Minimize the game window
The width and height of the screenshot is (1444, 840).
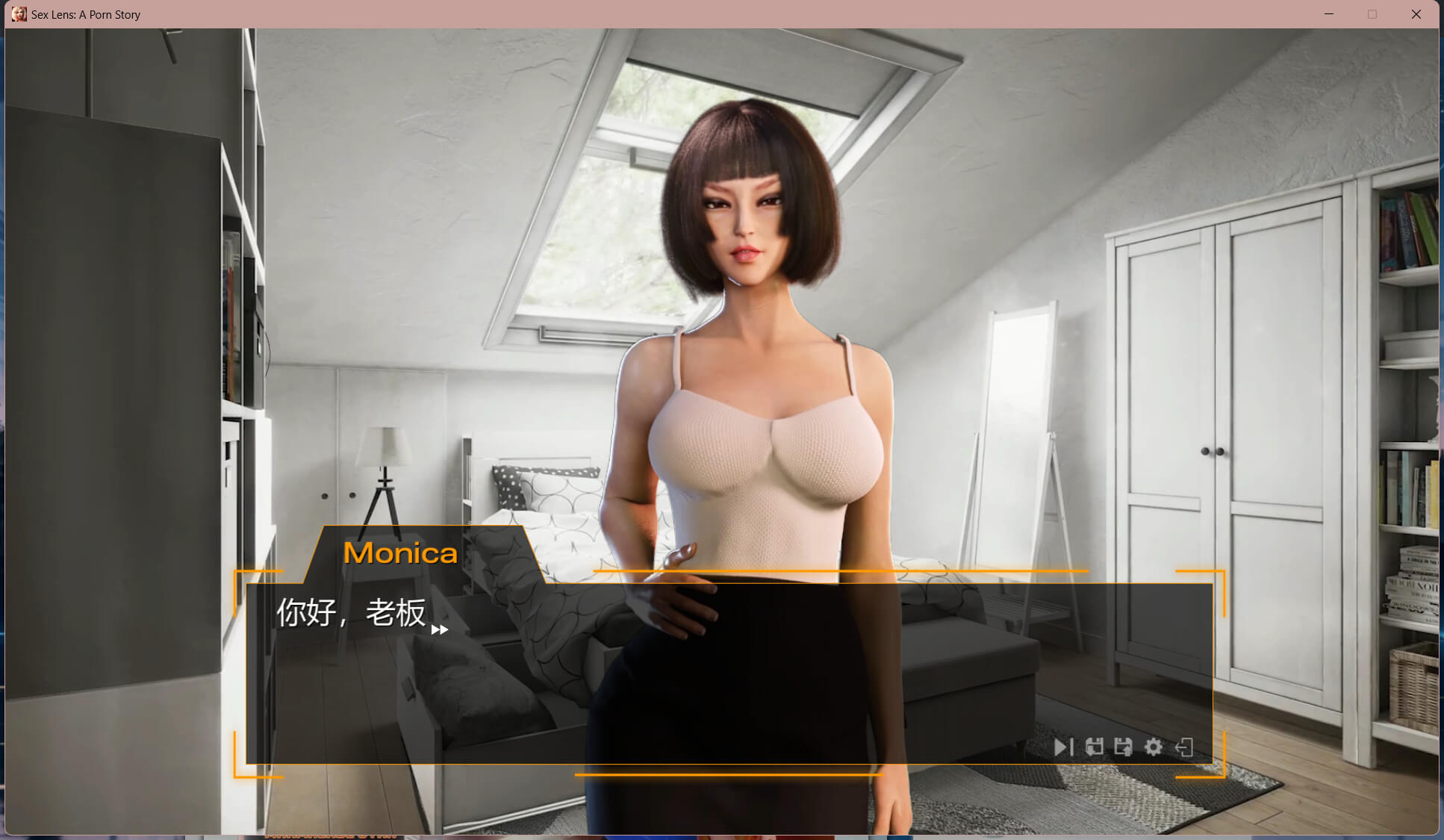click(1329, 14)
